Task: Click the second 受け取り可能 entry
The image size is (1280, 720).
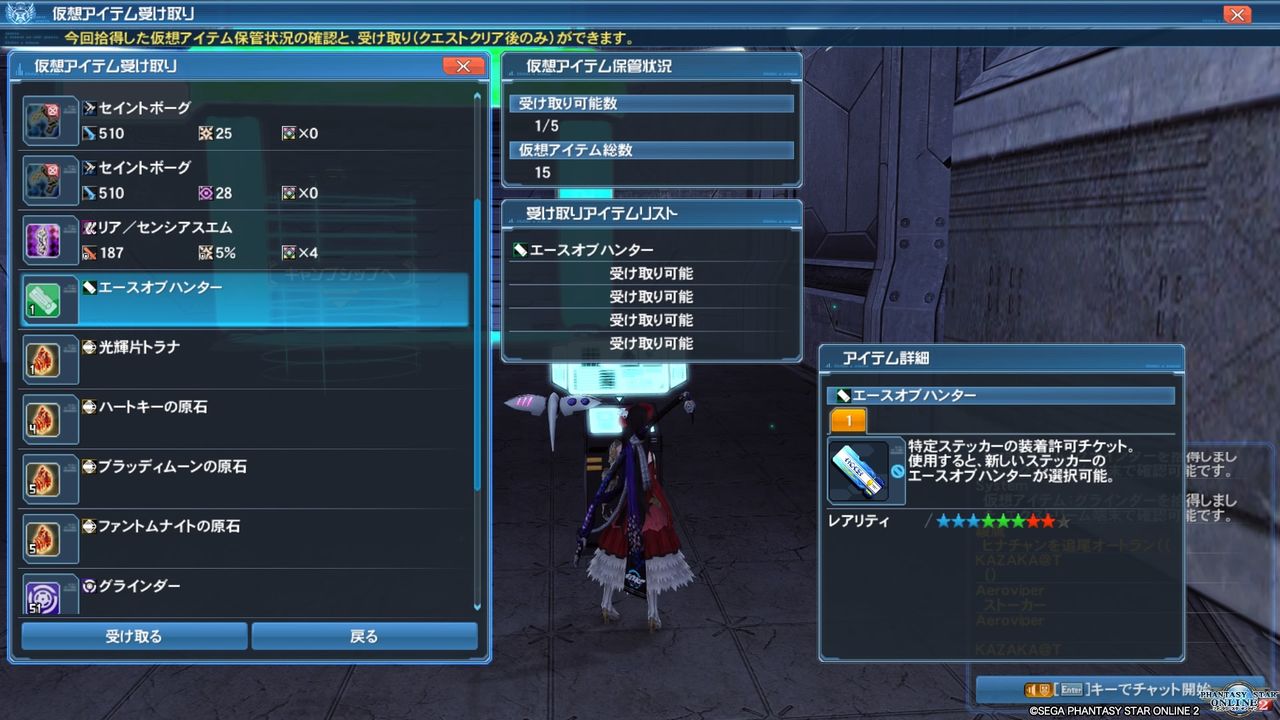Action: [x=650, y=296]
